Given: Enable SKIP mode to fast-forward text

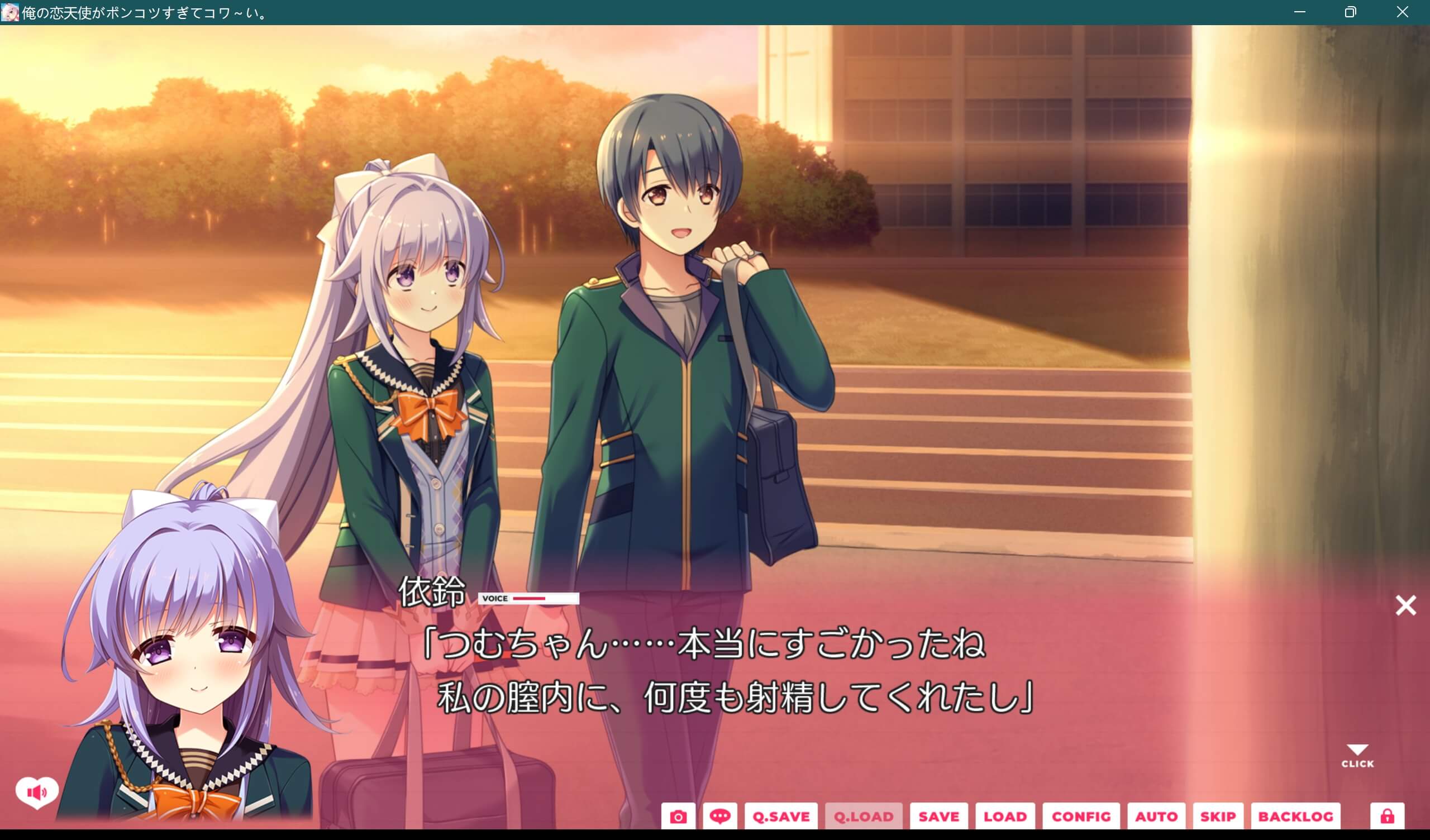Looking at the screenshot, I should [x=1218, y=816].
